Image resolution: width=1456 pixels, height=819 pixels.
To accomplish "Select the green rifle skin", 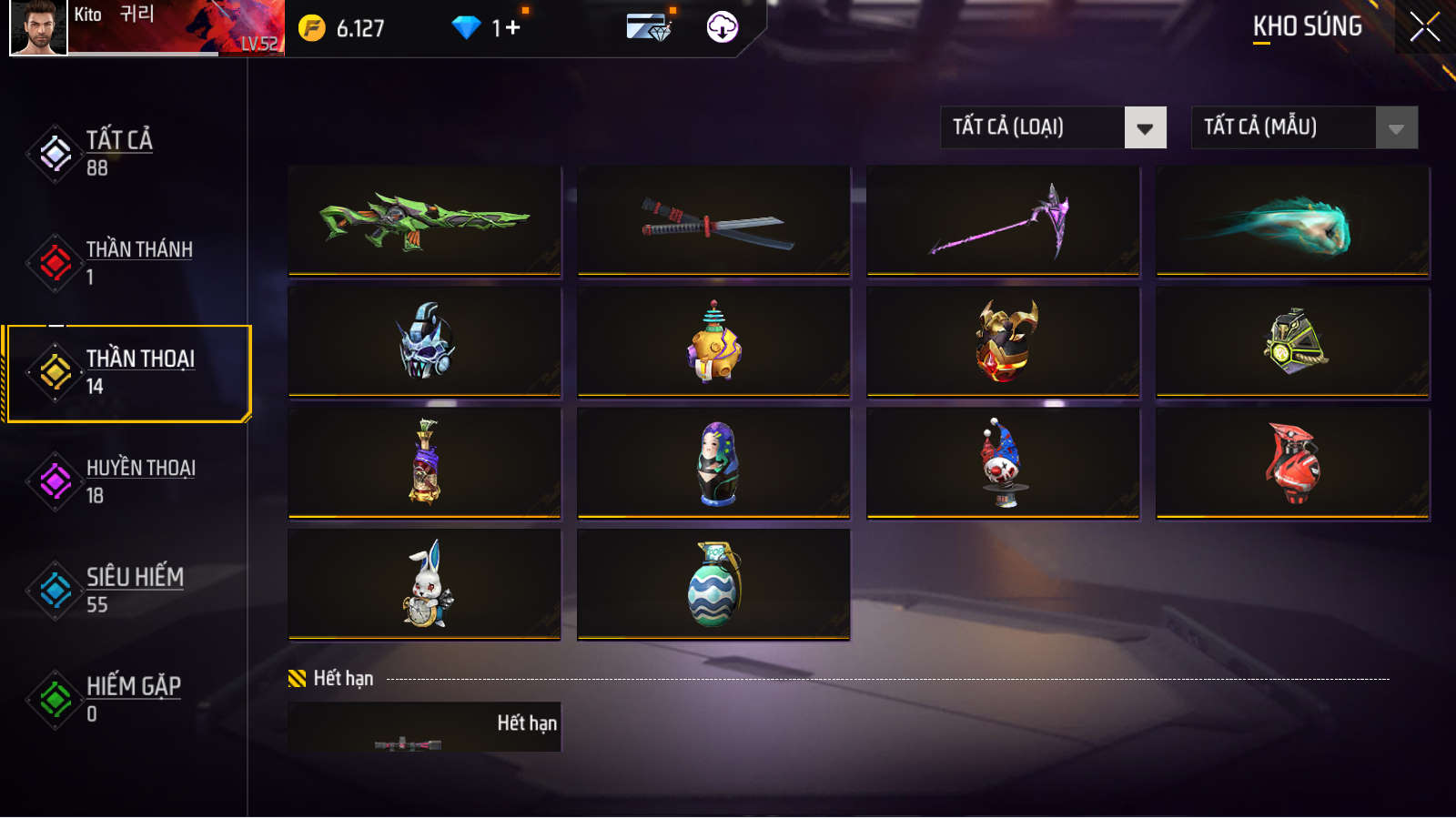I will pyautogui.click(x=424, y=220).
